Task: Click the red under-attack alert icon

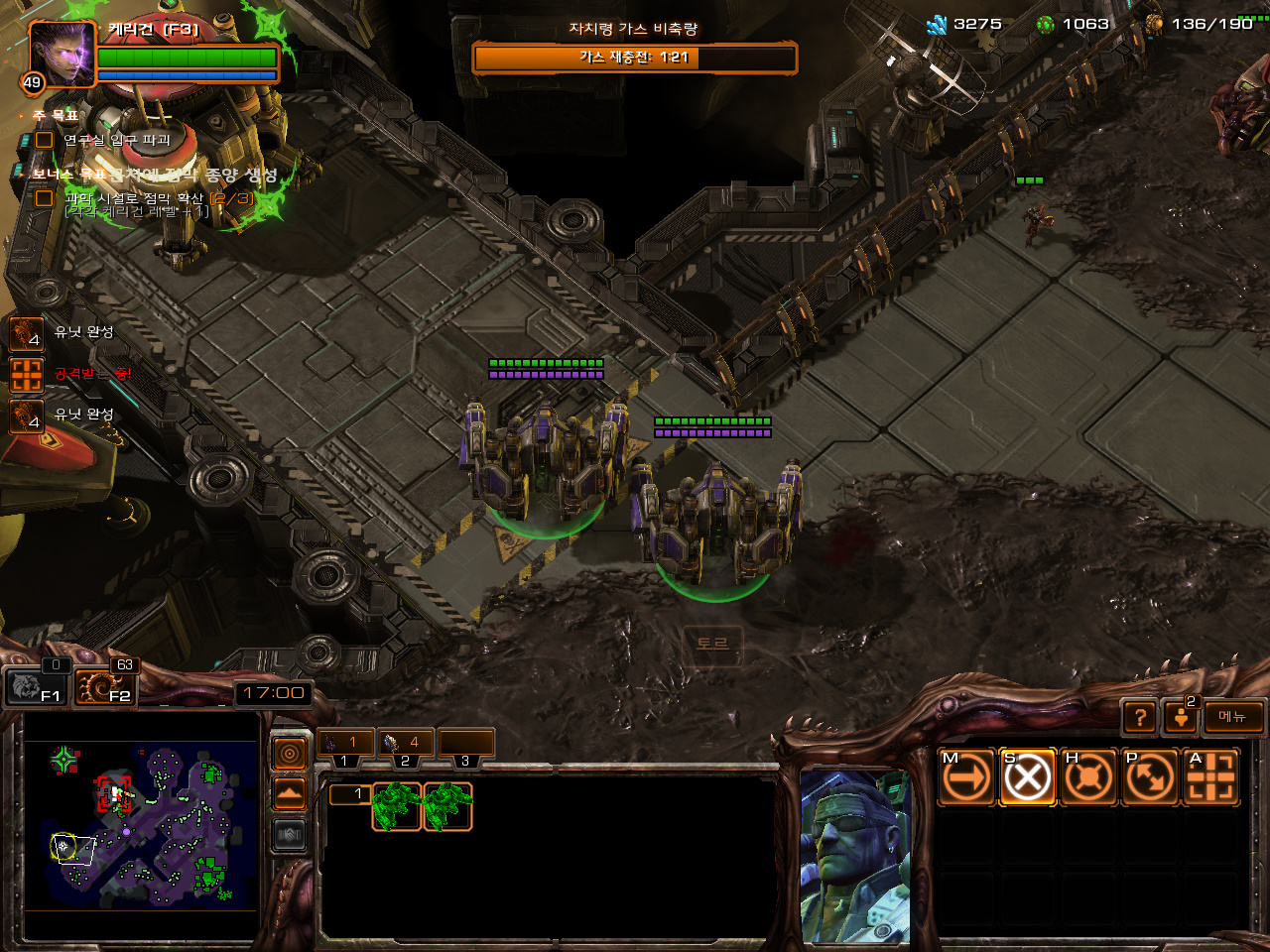Action: [x=27, y=374]
